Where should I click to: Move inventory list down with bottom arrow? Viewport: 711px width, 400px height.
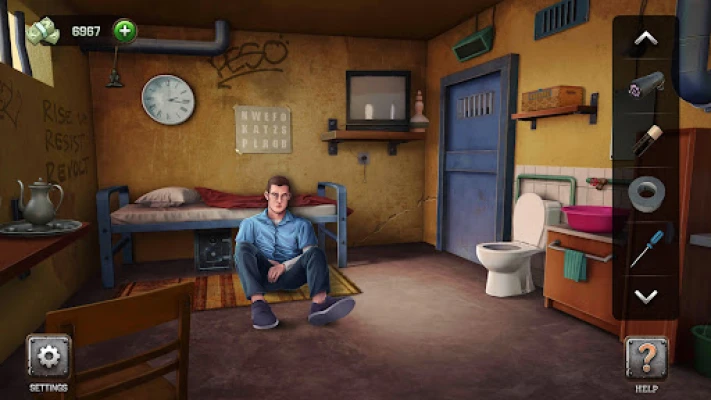pos(646,296)
